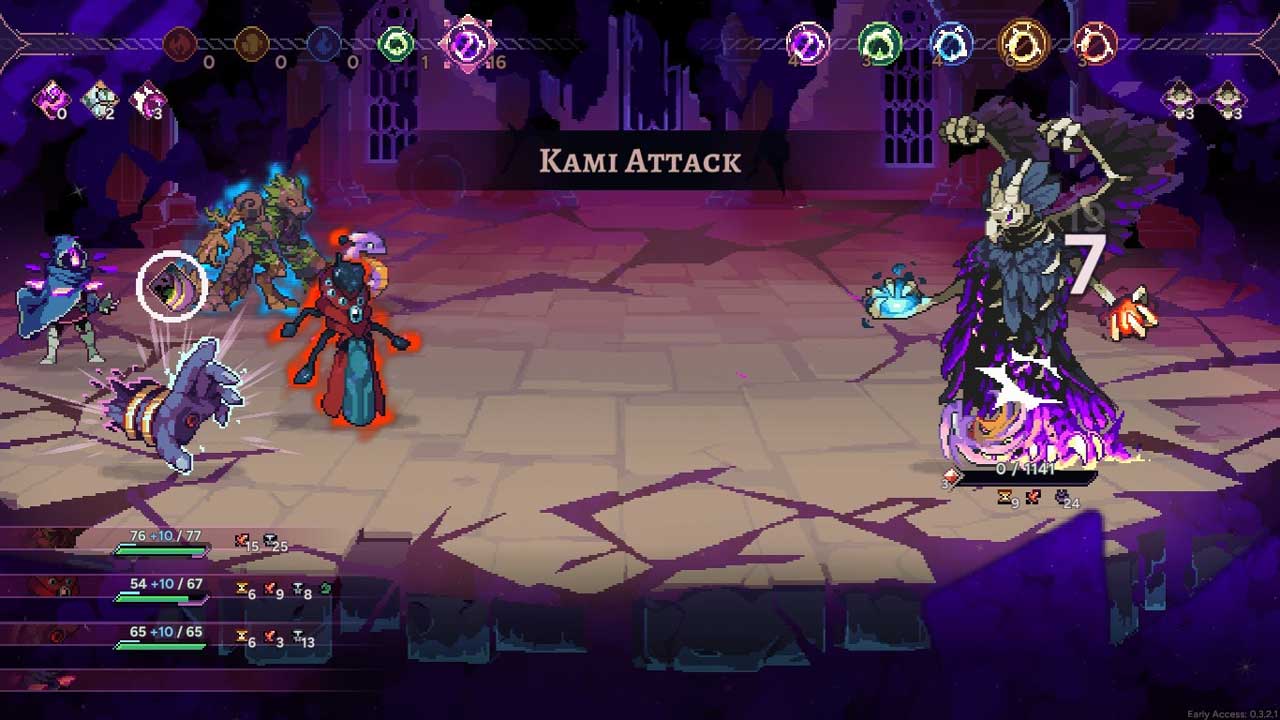Inspect the enemy's bright blue orb showing 4
Image resolution: width=1280 pixels, height=720 pixels.
coord(951,44)
